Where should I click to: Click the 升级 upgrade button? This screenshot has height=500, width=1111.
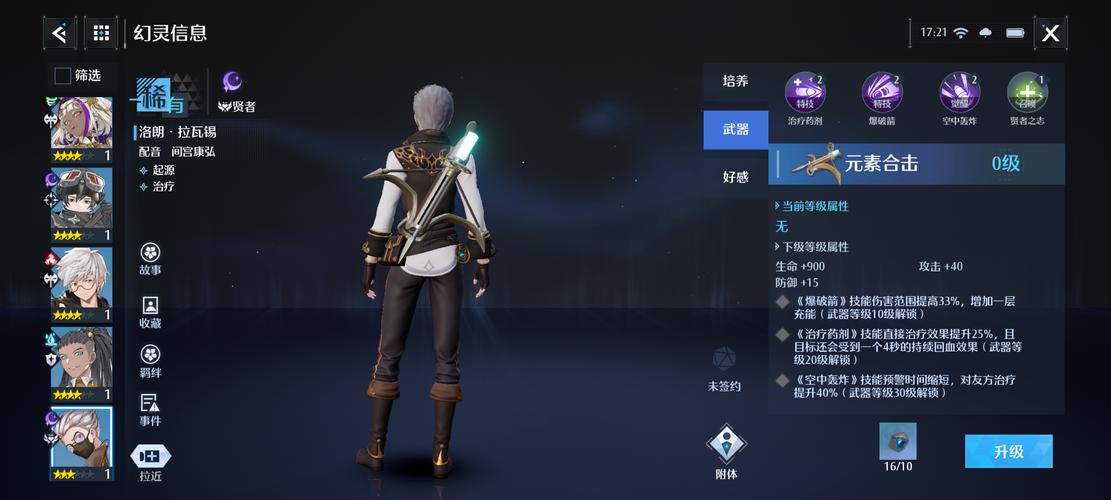(1008, 451)
